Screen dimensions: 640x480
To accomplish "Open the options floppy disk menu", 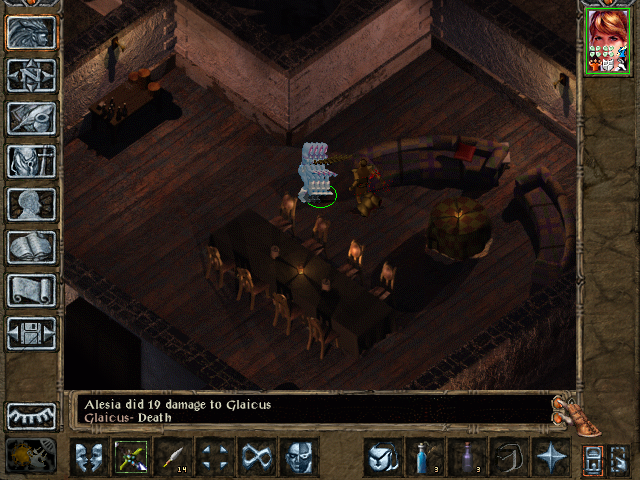I will click(x=32, y=333).
